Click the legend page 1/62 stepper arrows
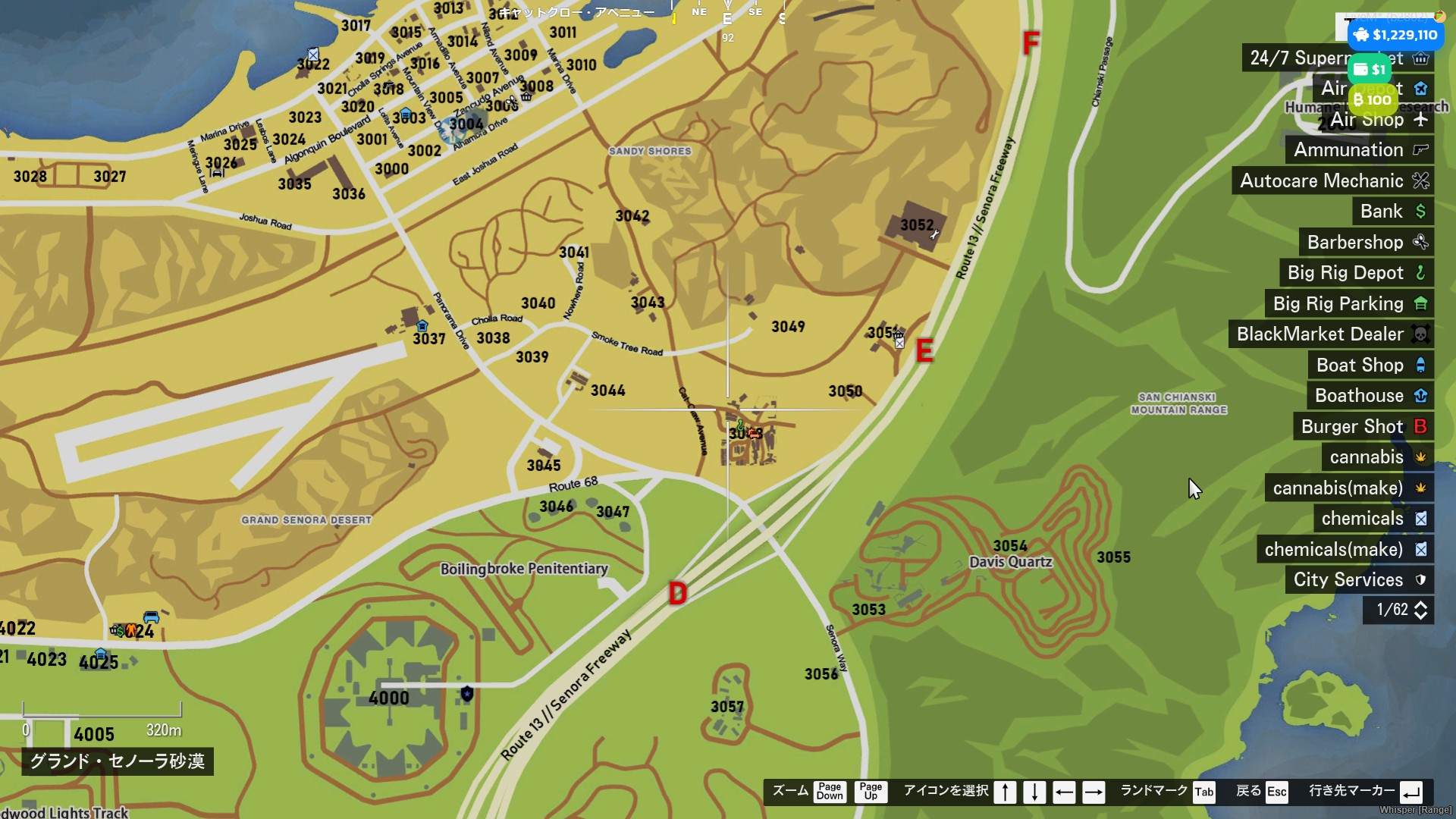 coord(1421,610)
